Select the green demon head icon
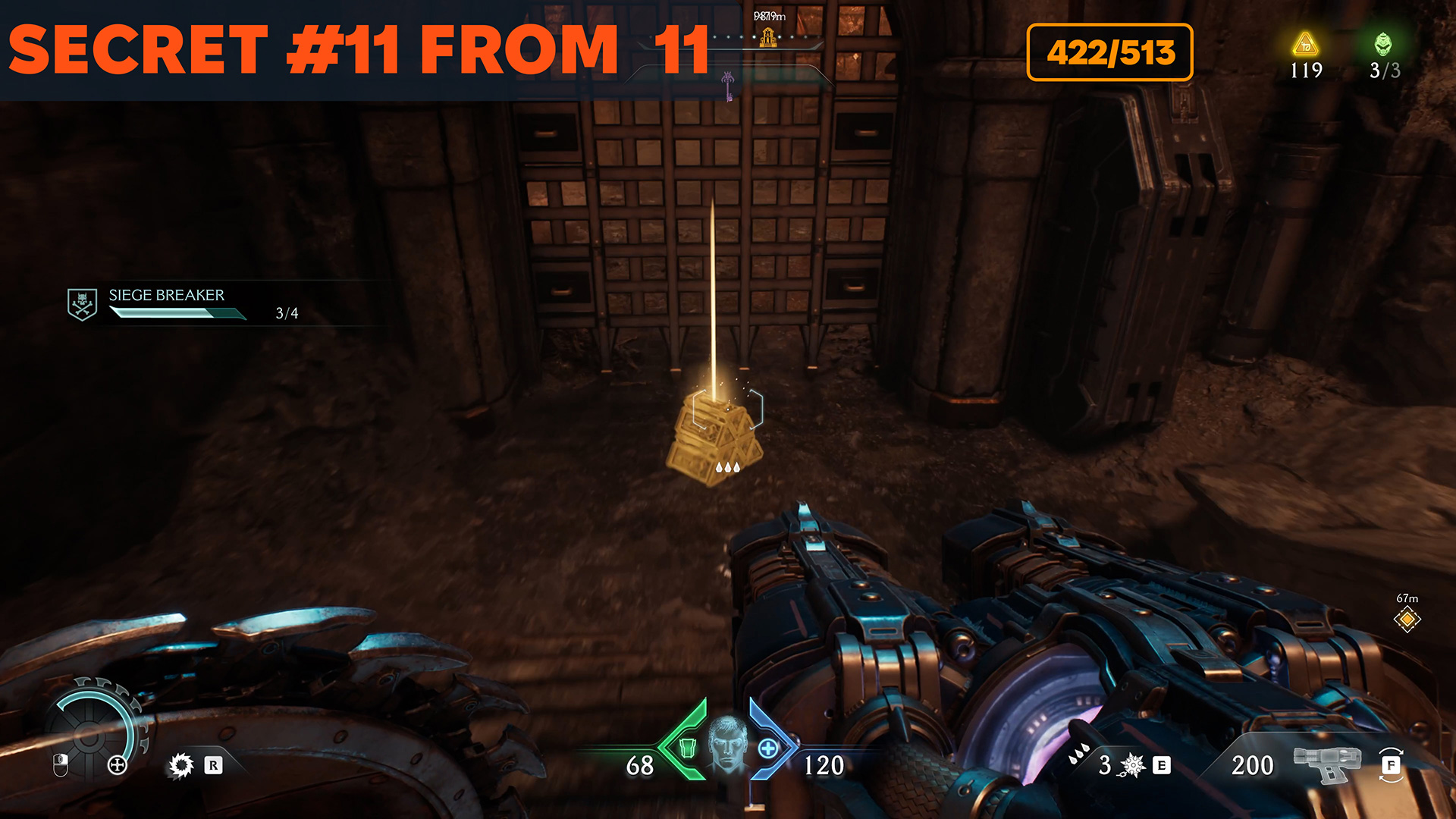The image size is (1456, 819). tap(1383, 44)
